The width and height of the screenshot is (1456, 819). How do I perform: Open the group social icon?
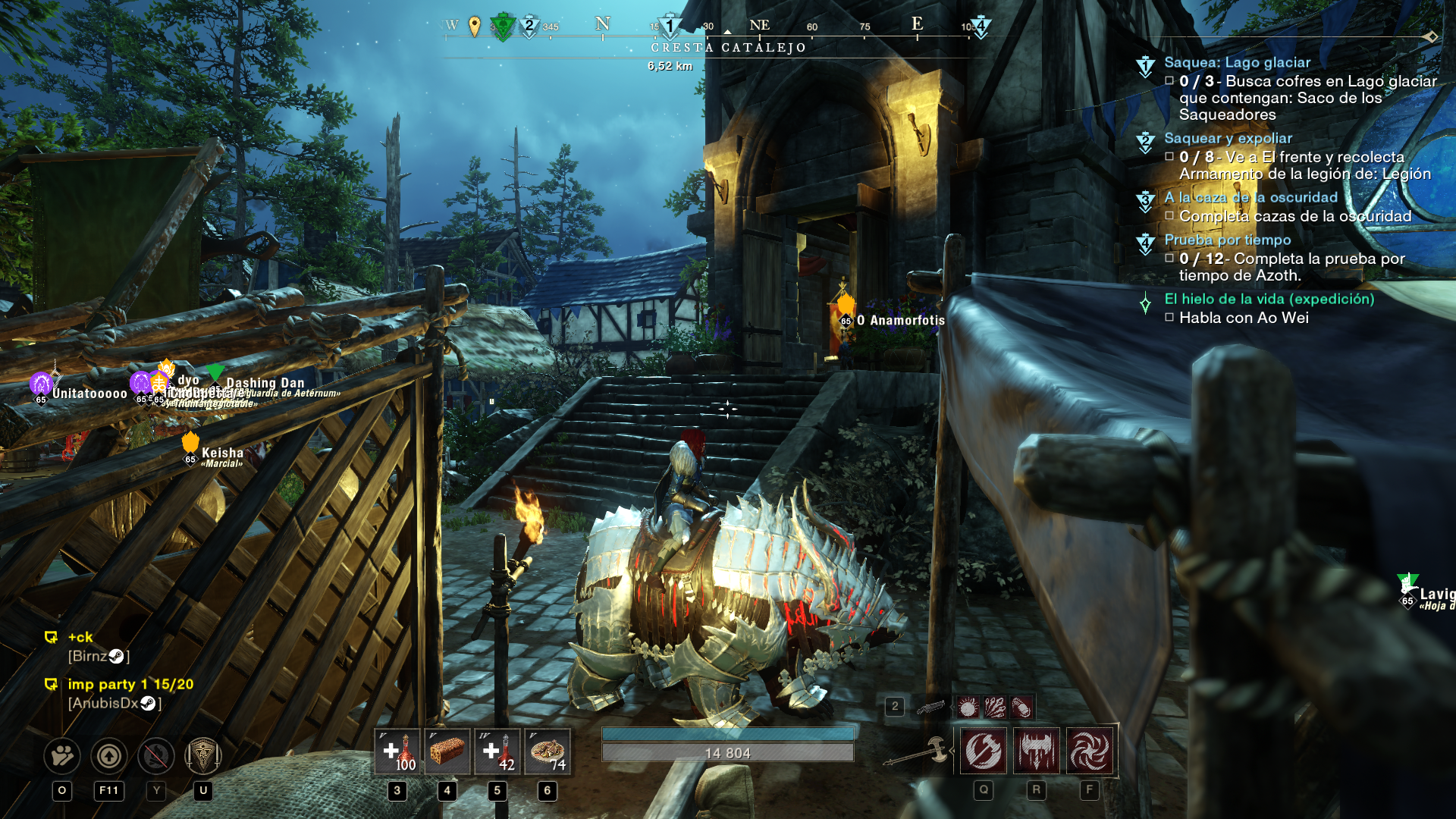coord(62,755)
